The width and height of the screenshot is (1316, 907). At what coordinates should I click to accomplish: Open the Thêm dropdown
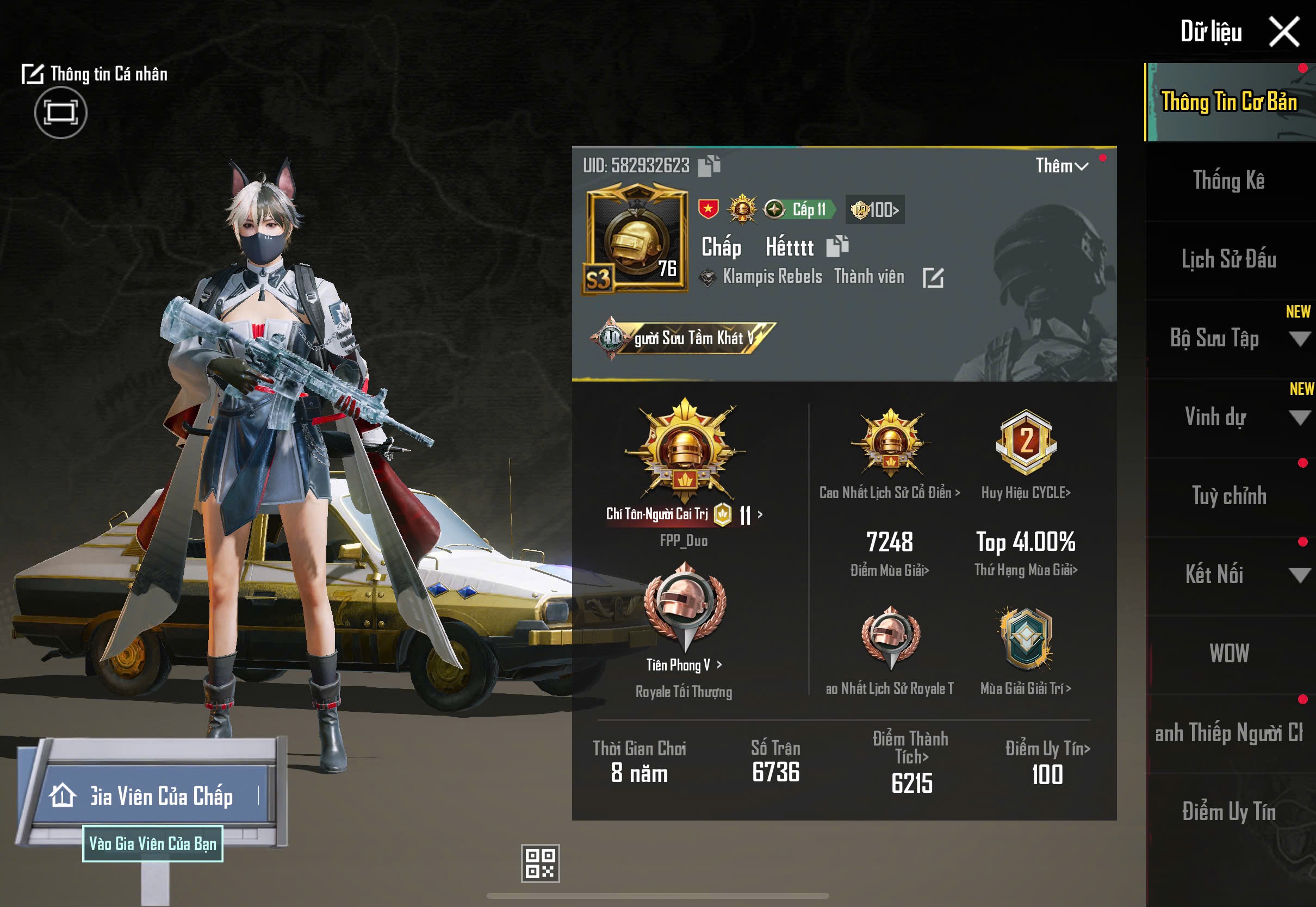point(1062,166)
